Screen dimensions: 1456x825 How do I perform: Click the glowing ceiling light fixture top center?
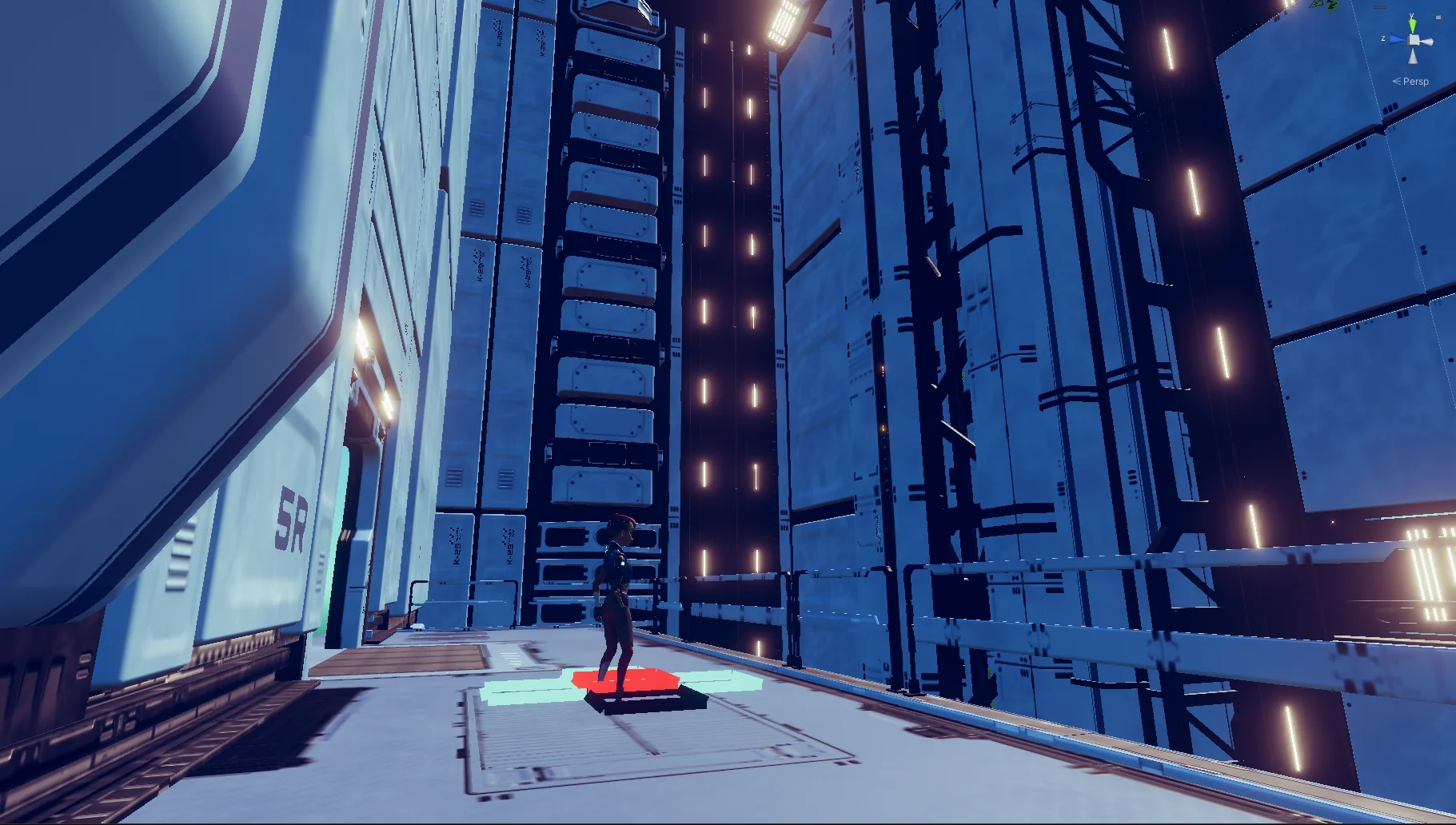tap(784, 20)
